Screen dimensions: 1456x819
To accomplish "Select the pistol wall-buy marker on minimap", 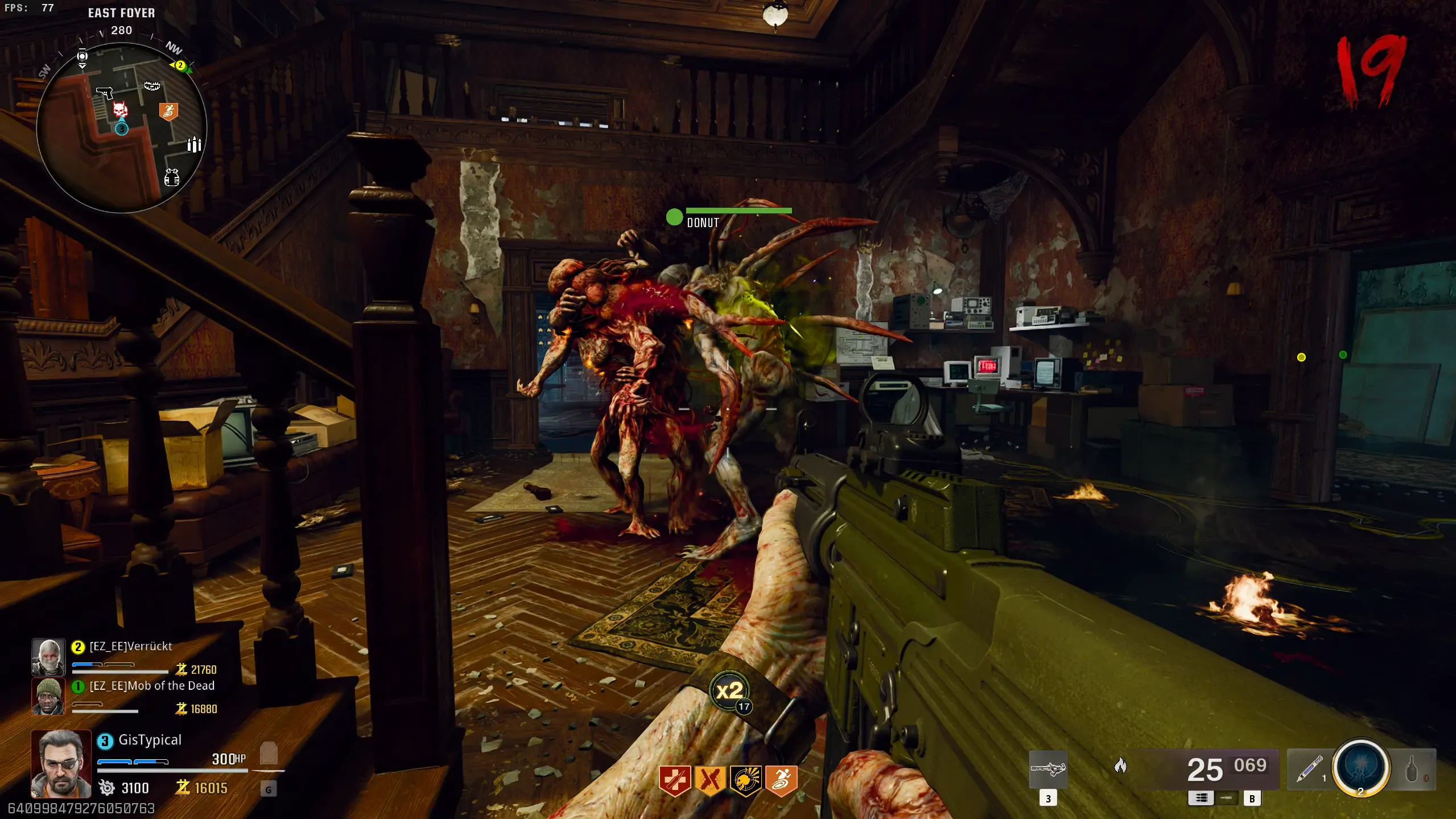I will click(105, 92).
